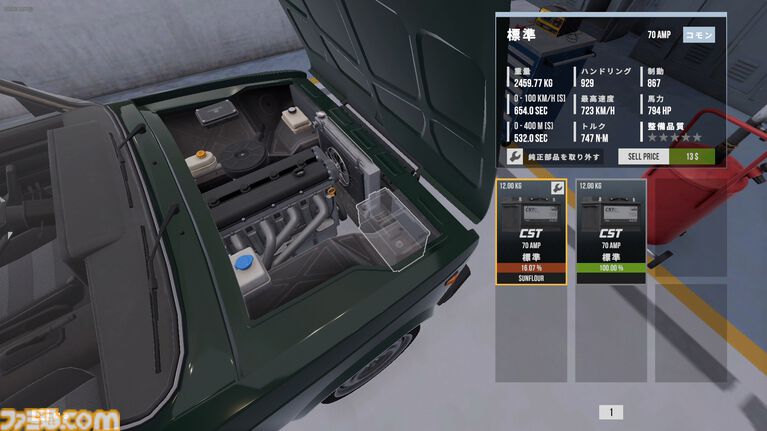The width and height of the screenshot is (767, 431).
Task: Choose the CST battery at 100.00% condition
Action: 610,232
